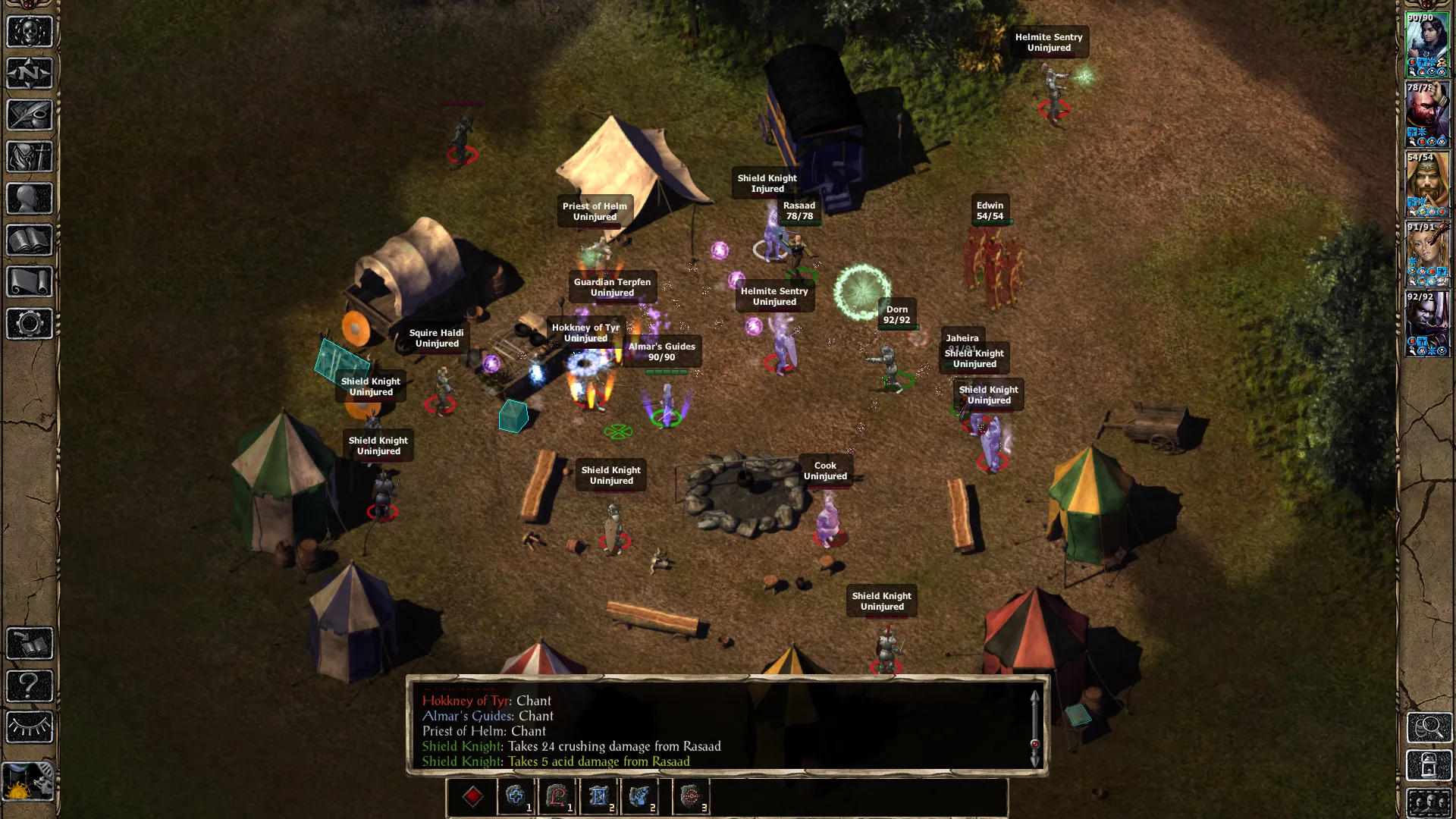Viewport: 1456px width, 819px height.
Task: Open the character record head button
Action: click(30, 199)
